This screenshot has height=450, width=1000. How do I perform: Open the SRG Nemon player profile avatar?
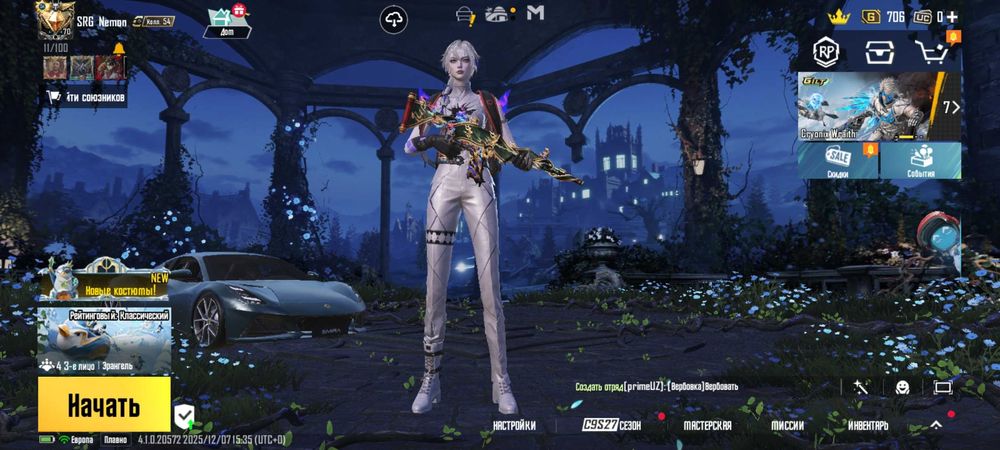56,19
